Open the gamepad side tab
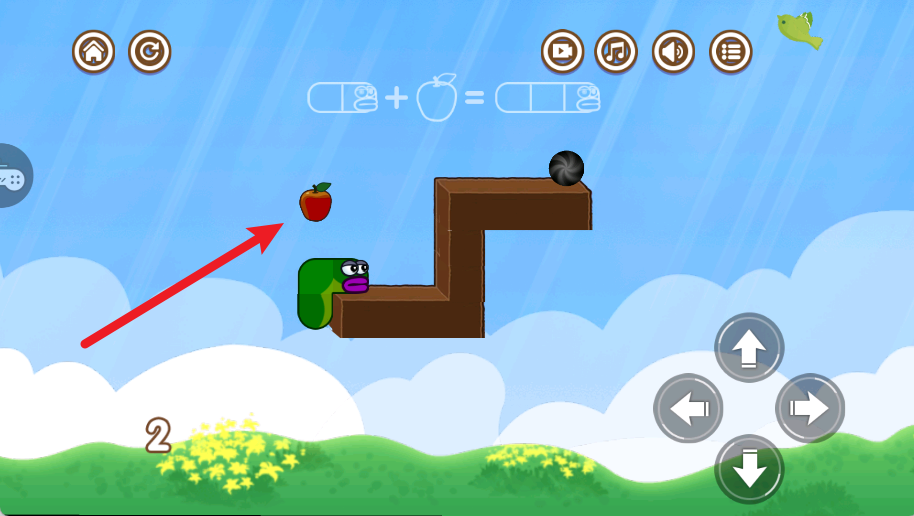914x516 pixels. click(x=14, y=176)
